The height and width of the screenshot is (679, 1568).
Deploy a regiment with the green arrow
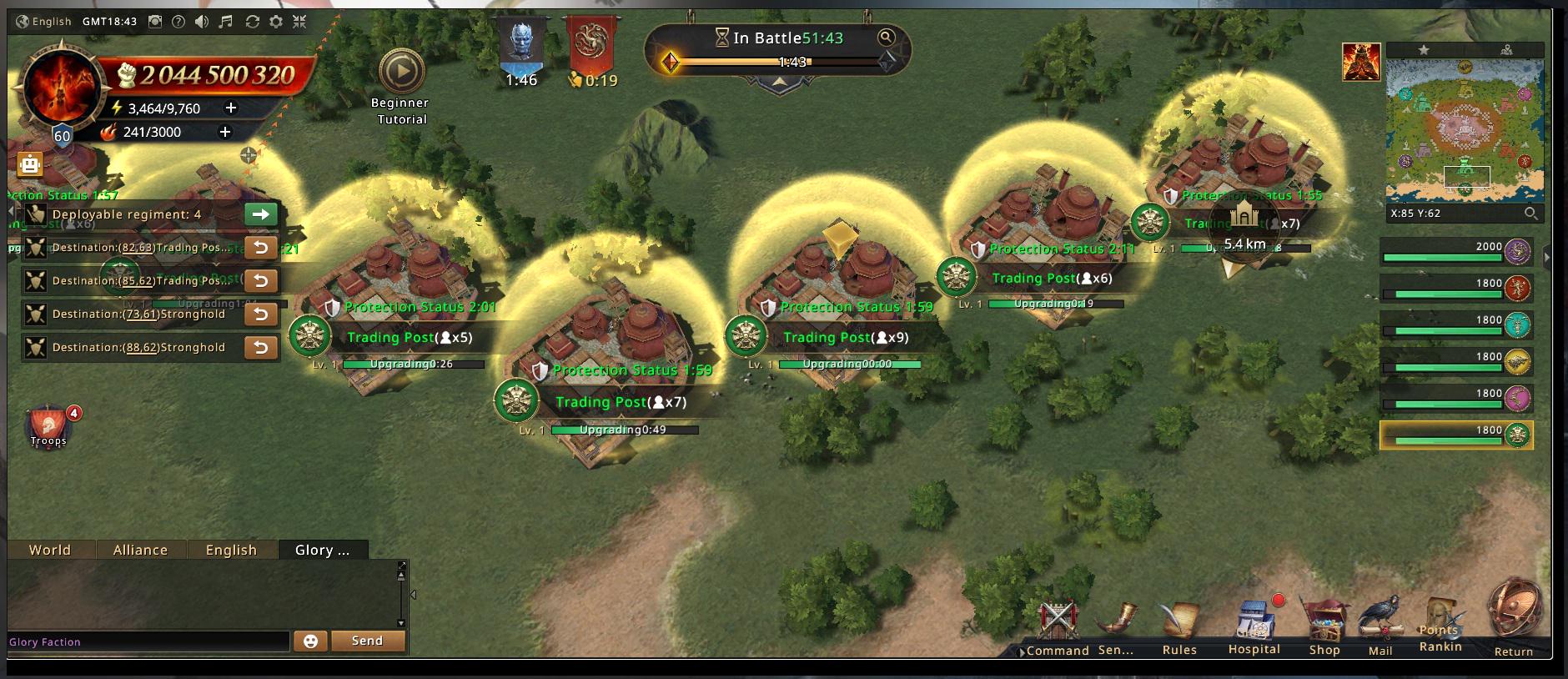[260, 214]
